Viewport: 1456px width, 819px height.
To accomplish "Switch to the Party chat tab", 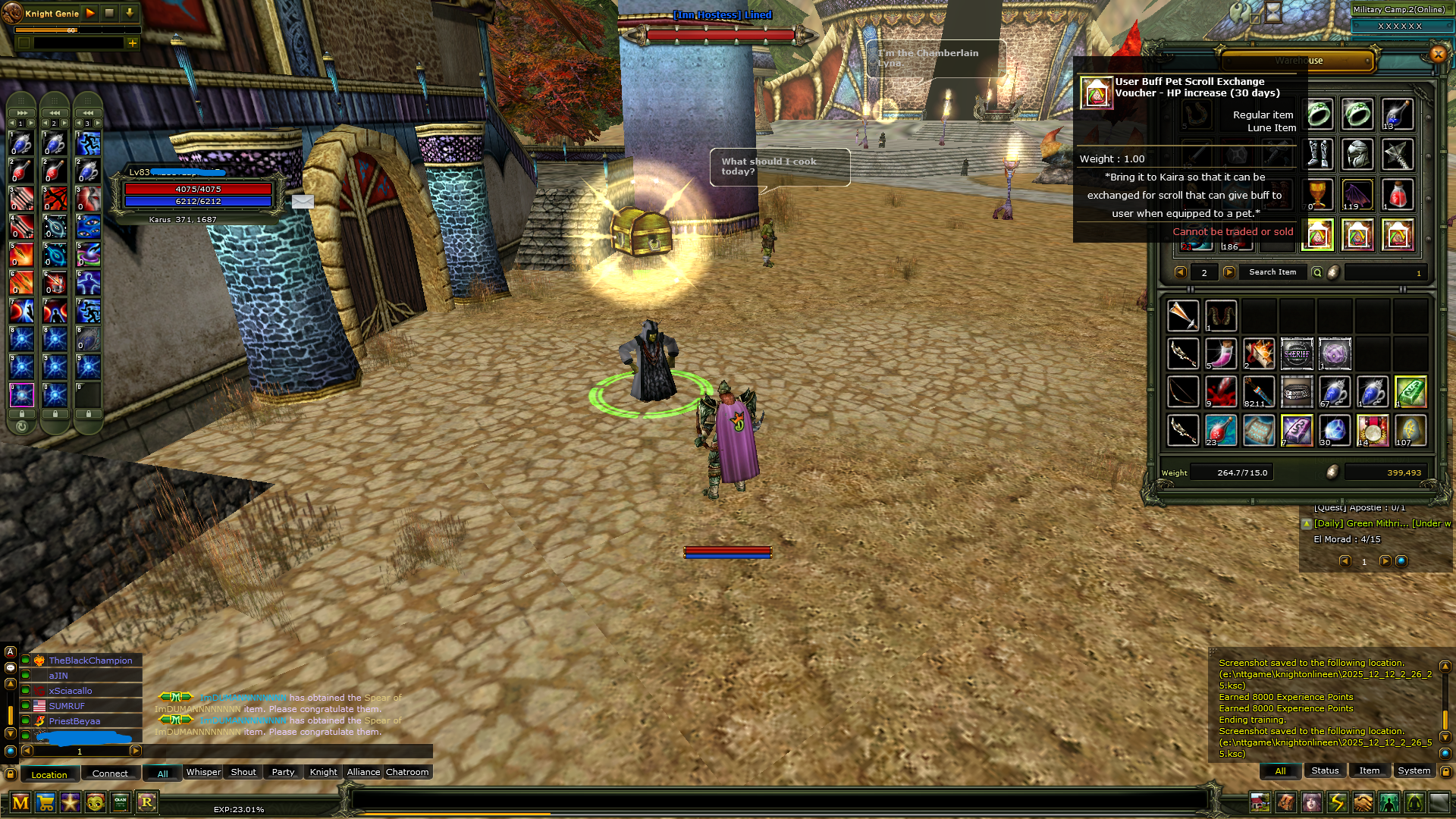I will click(283, 772).
